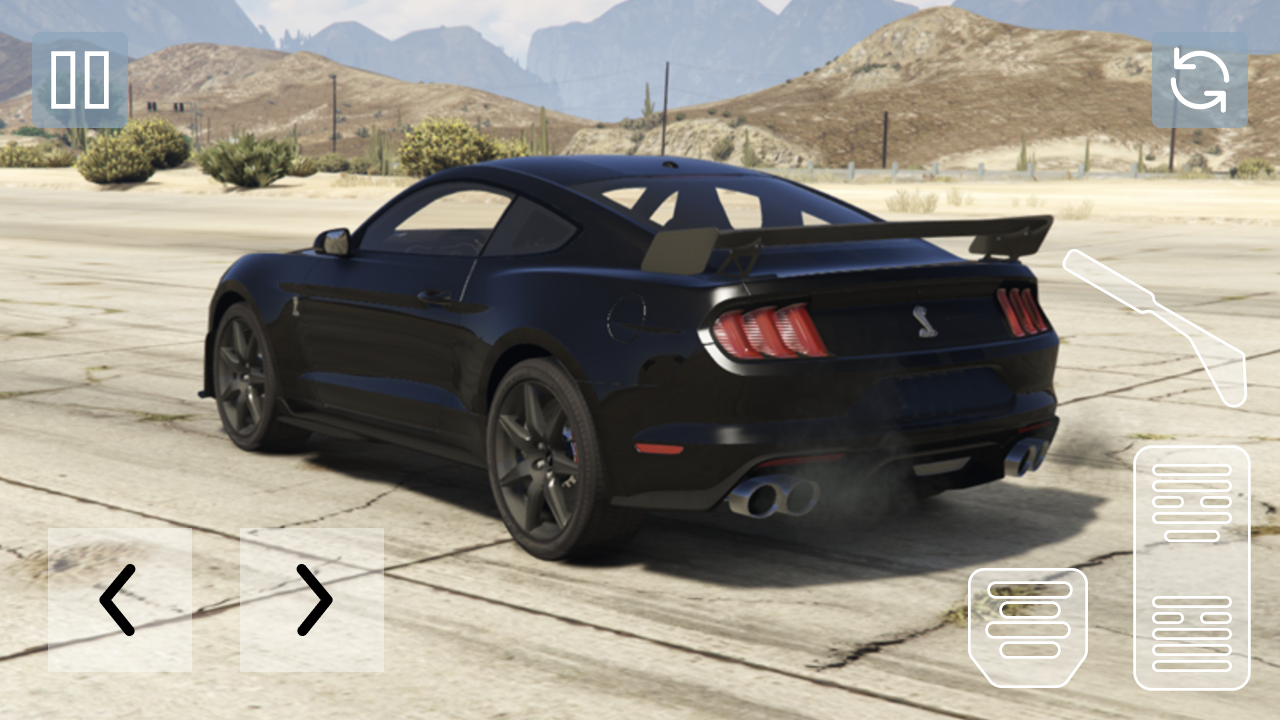Tap the camera rotate button
1280x720 pixels.
1200,80
